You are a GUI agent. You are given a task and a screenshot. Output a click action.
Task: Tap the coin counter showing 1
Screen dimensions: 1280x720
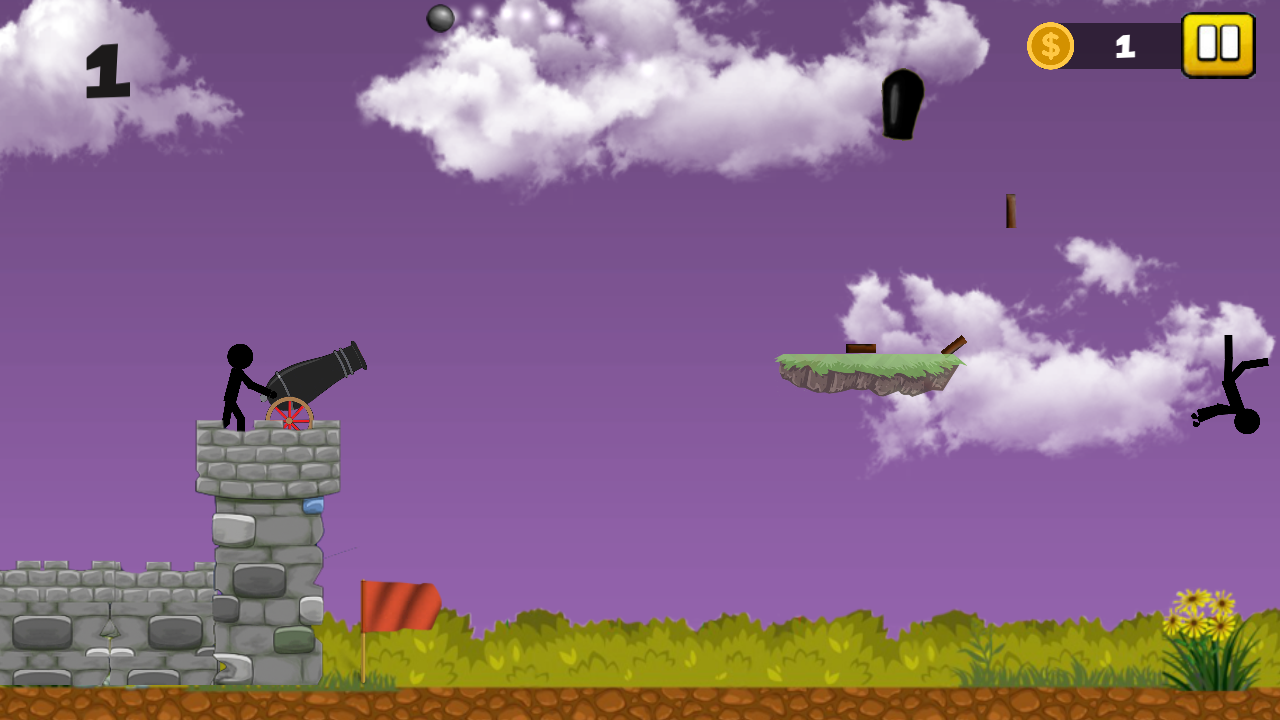(1124, 45)
